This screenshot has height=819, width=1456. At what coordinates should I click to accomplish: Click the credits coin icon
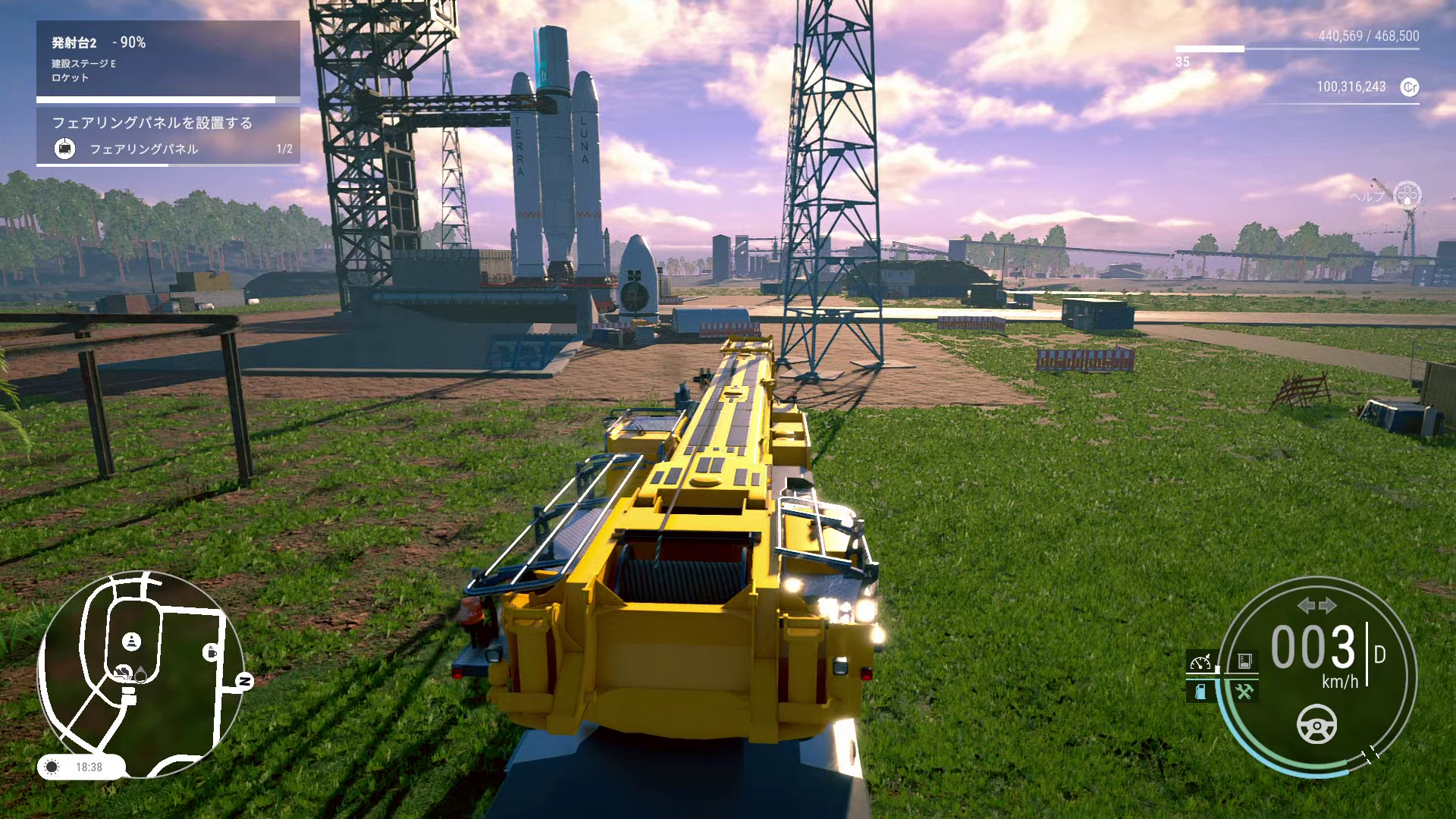(1410, 87)
